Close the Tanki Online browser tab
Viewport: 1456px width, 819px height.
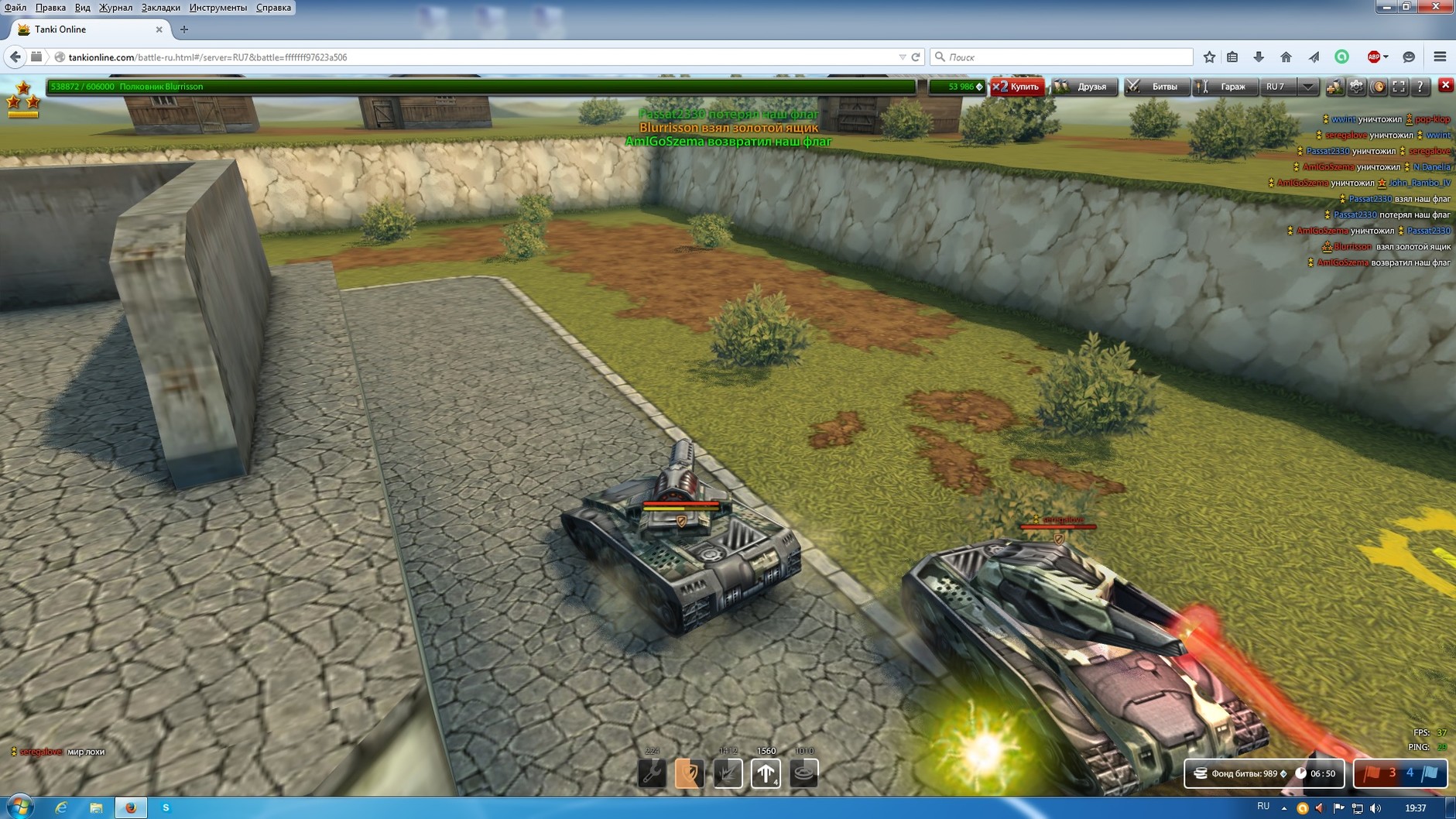pos(159,29)
